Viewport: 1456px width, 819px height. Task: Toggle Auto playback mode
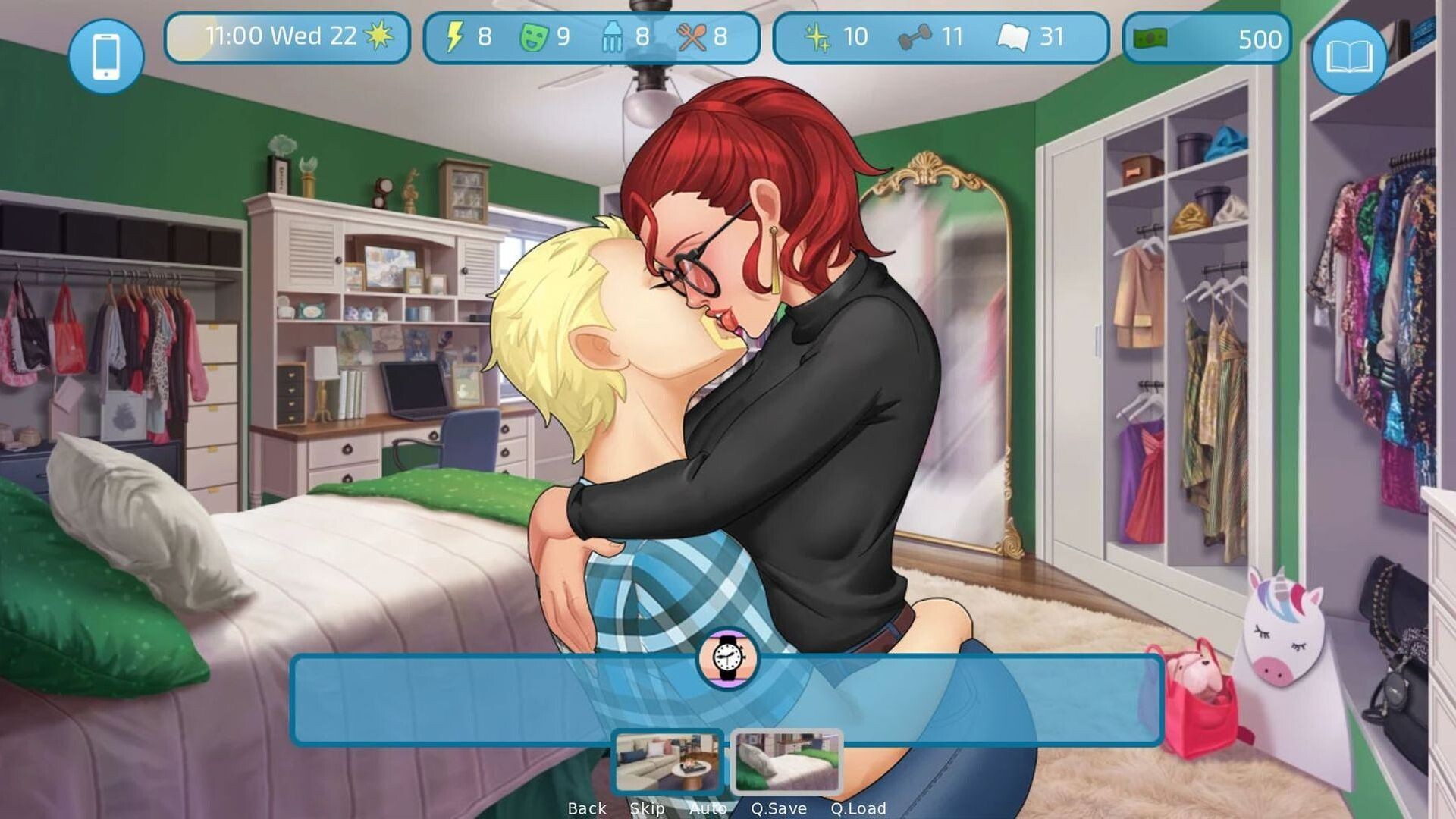click(708, 808)
